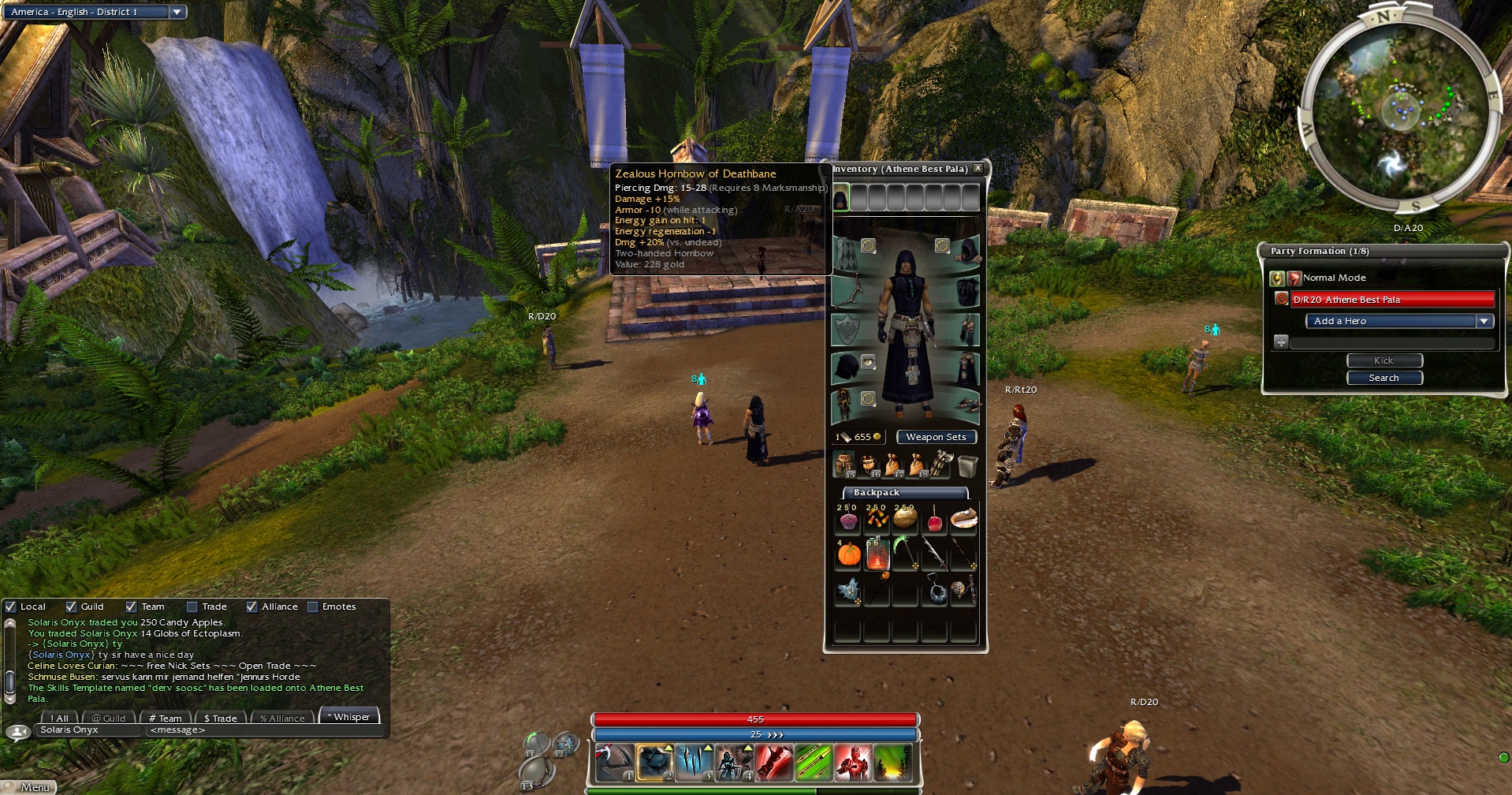Image resolution: width=1512 pixels, height=795 pixels.
Task: Open the district selection dropdown
Action: (x=177, y=12)
